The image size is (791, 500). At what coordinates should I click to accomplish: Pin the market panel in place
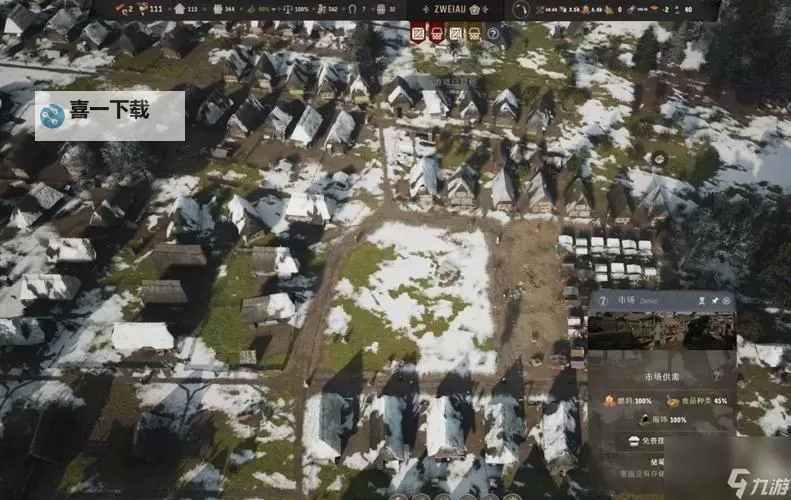tap(713, 300)
